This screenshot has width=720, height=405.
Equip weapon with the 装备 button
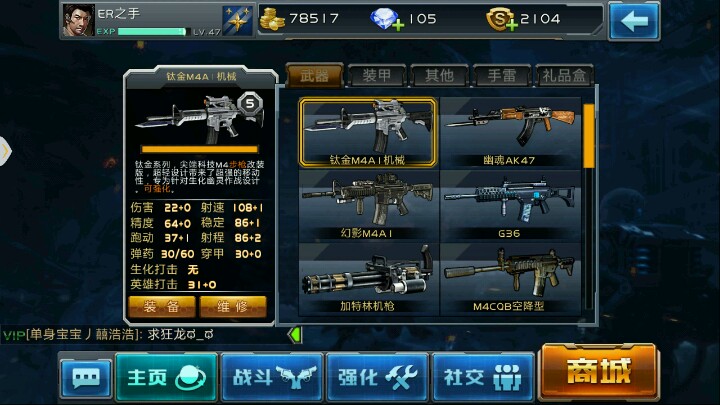162,305
